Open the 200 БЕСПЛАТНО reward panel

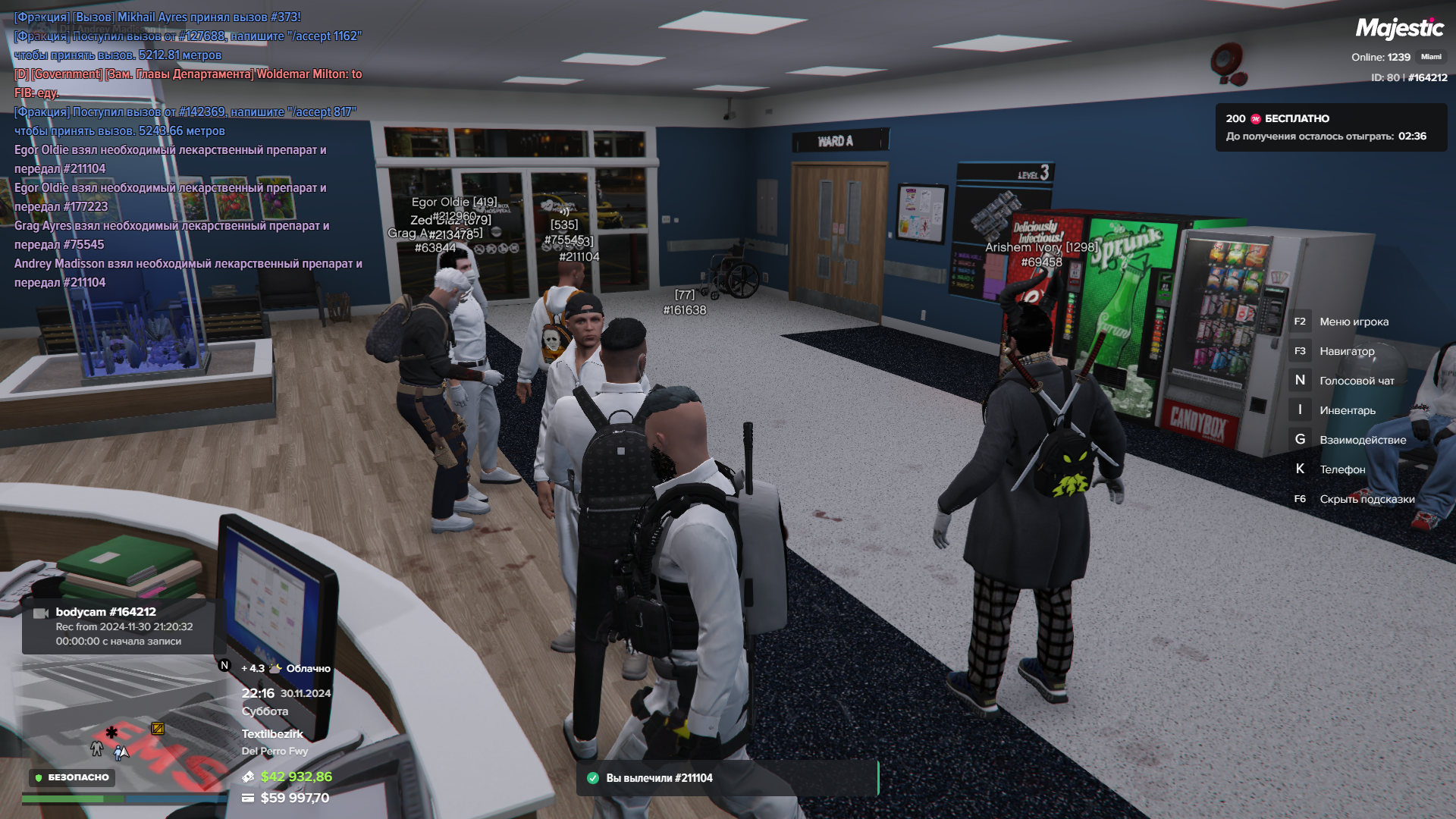click(x=1331, y=127)
